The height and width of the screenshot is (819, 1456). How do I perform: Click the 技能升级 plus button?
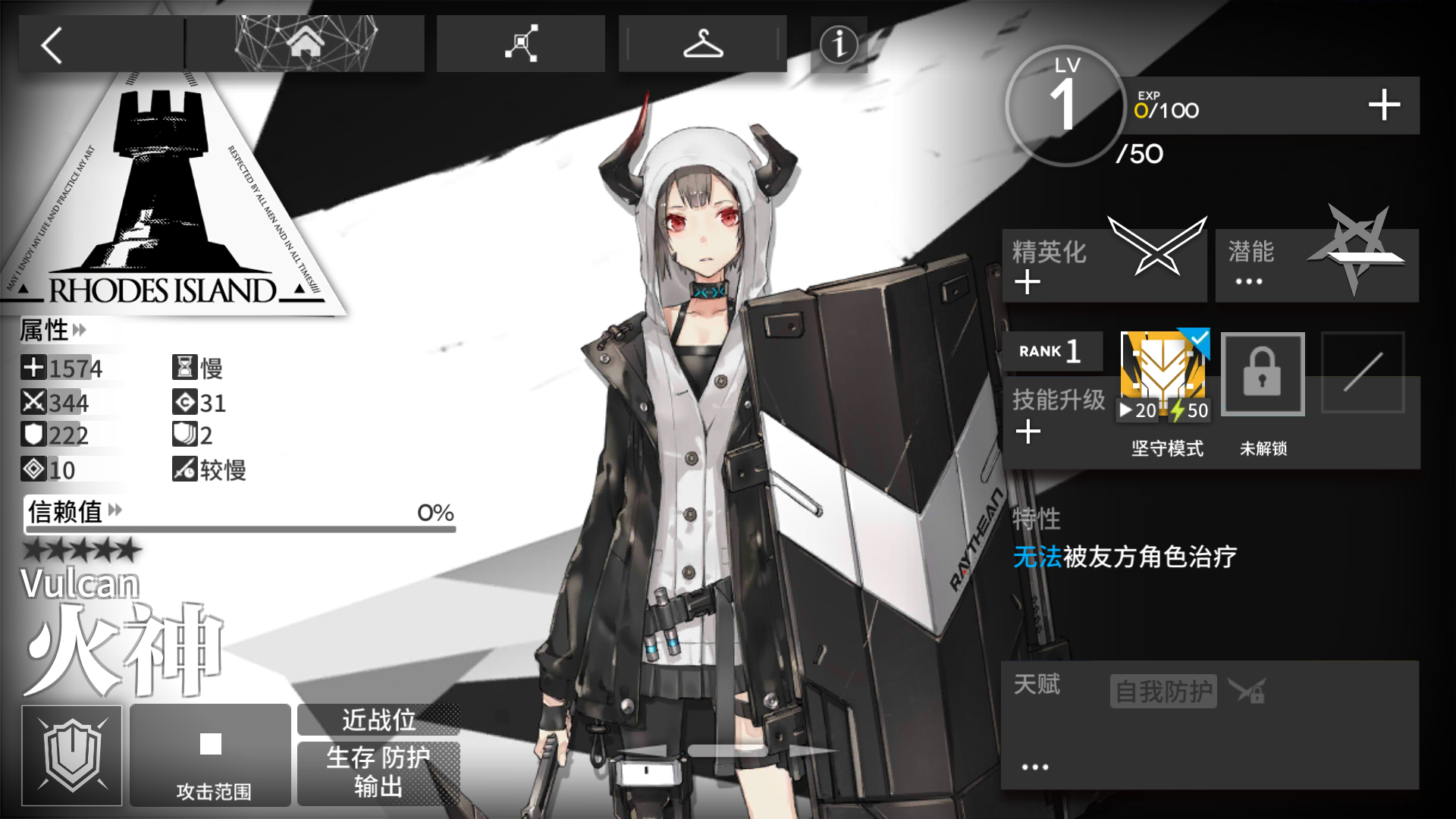(1029, 431)
